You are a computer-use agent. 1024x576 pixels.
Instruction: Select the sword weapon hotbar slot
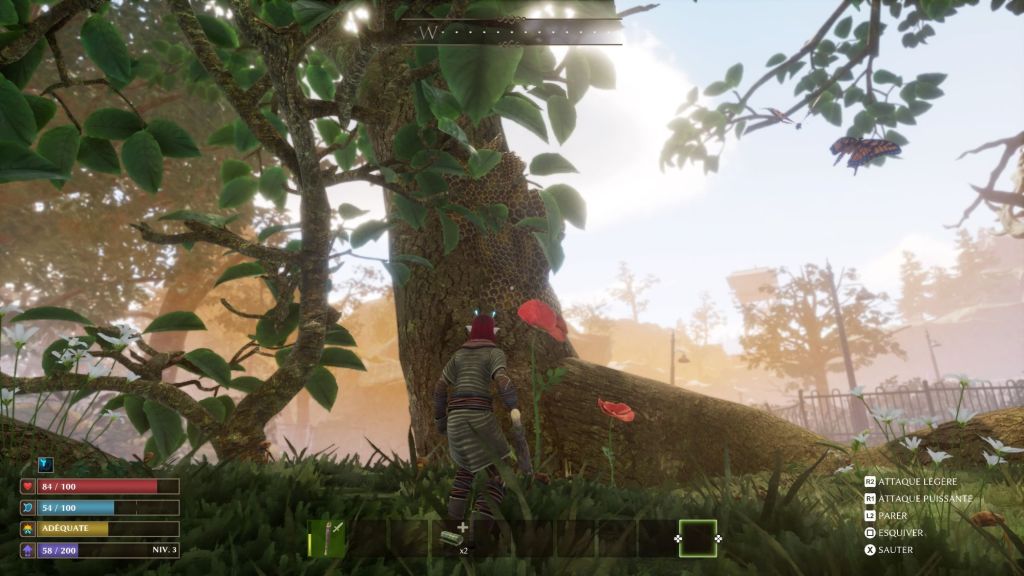tap(326, 538)
